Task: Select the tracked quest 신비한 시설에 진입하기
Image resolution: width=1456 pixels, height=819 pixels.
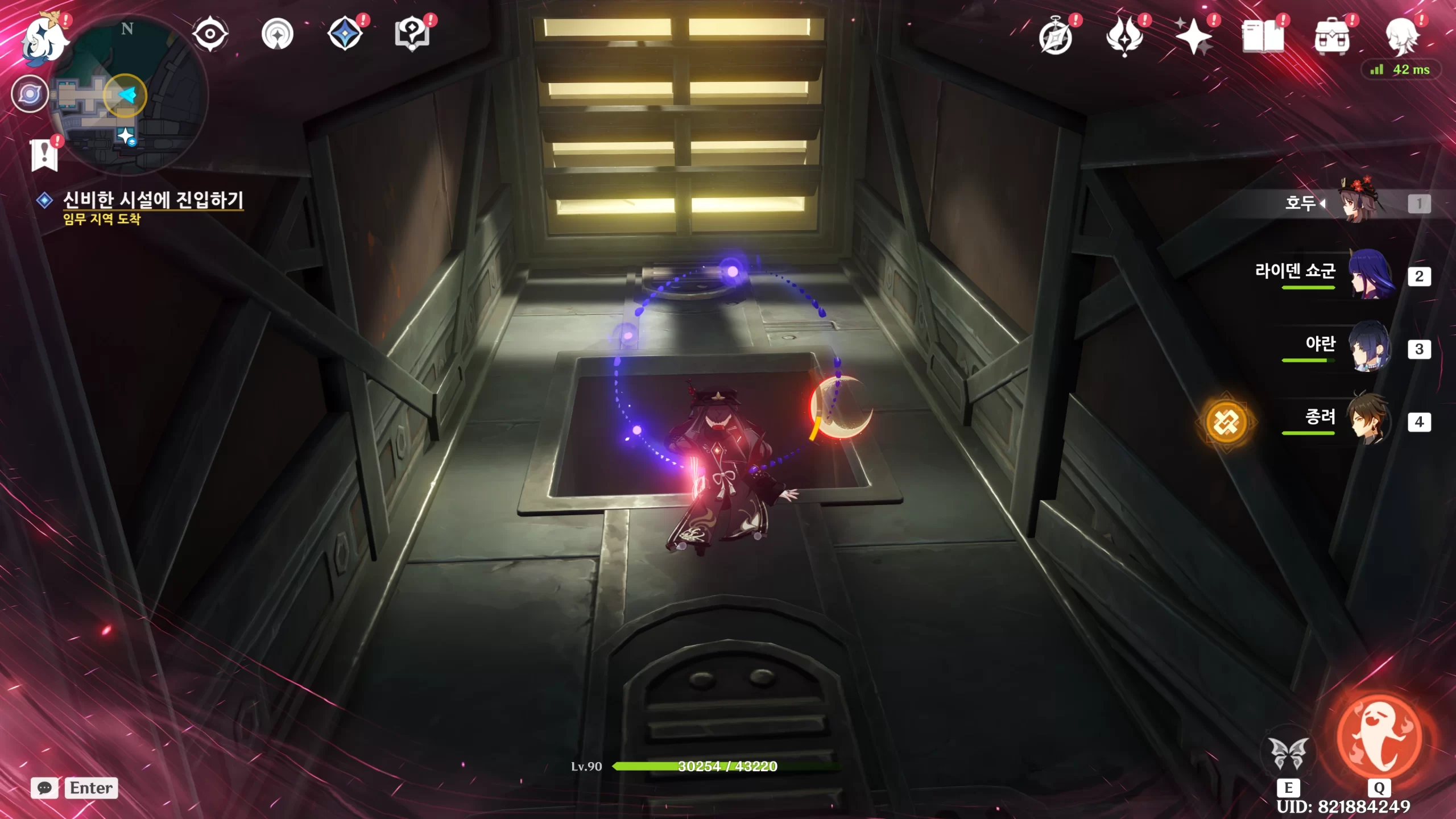Action: (x=152, y=200)
